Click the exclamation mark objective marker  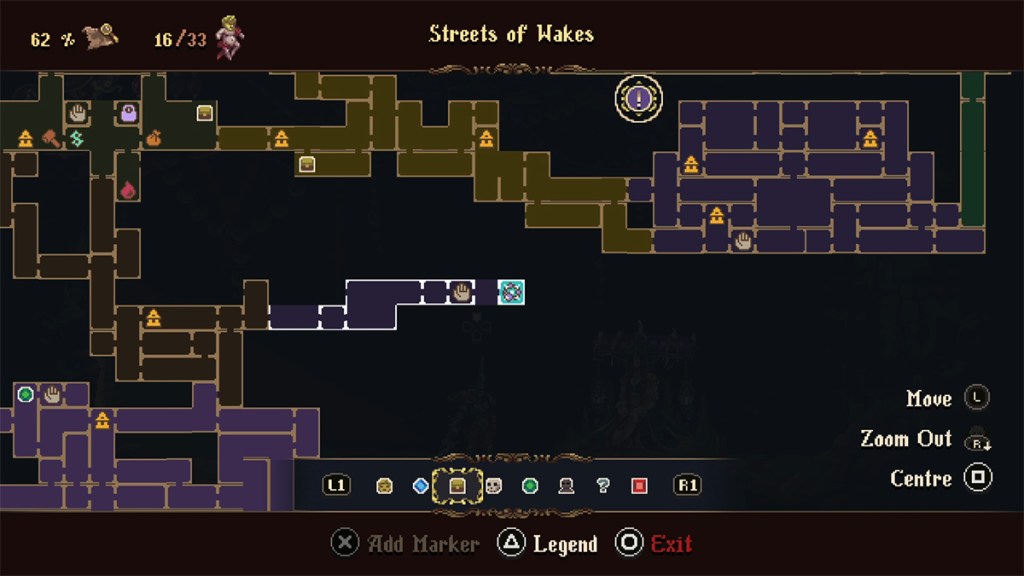(639, 99)
